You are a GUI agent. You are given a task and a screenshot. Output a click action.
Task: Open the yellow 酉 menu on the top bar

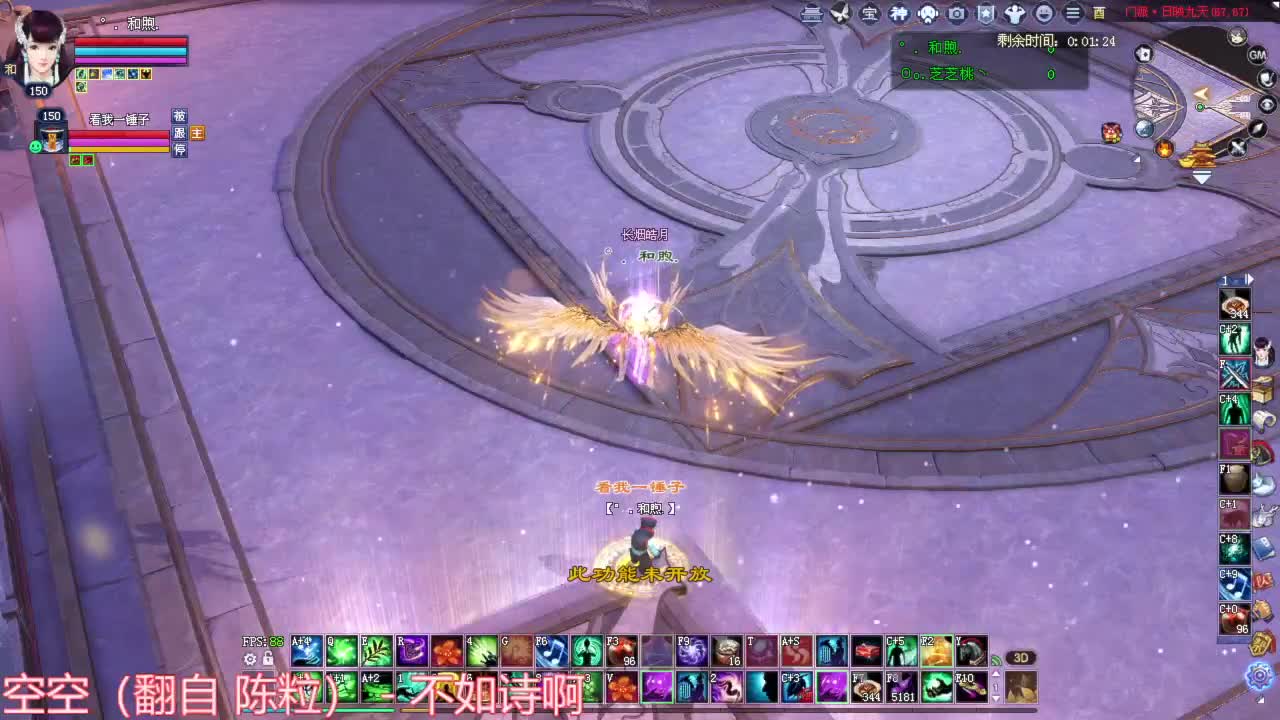click(x=1097, y=13)
